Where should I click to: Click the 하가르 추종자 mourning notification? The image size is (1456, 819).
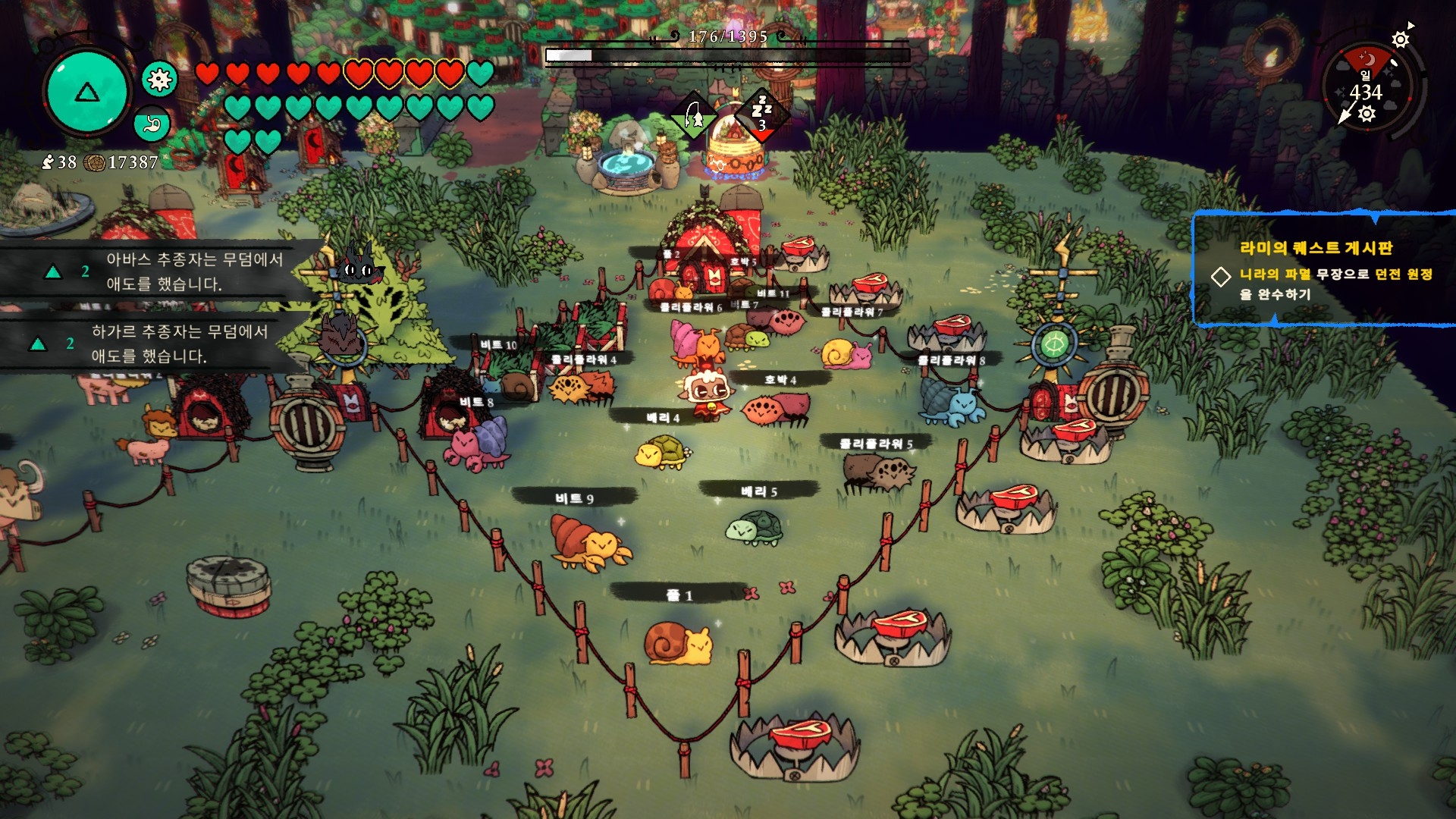(x=179, y=344)
